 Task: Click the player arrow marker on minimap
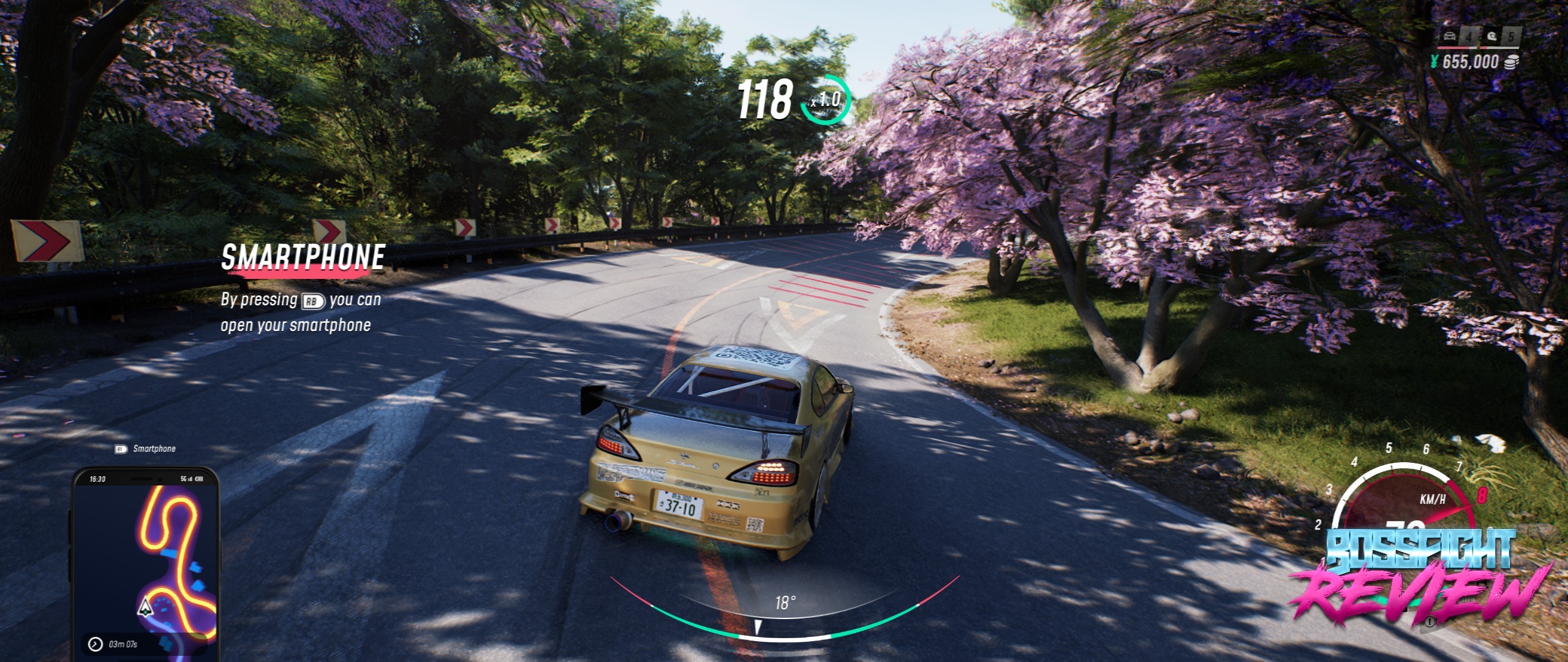click(145, 606)
